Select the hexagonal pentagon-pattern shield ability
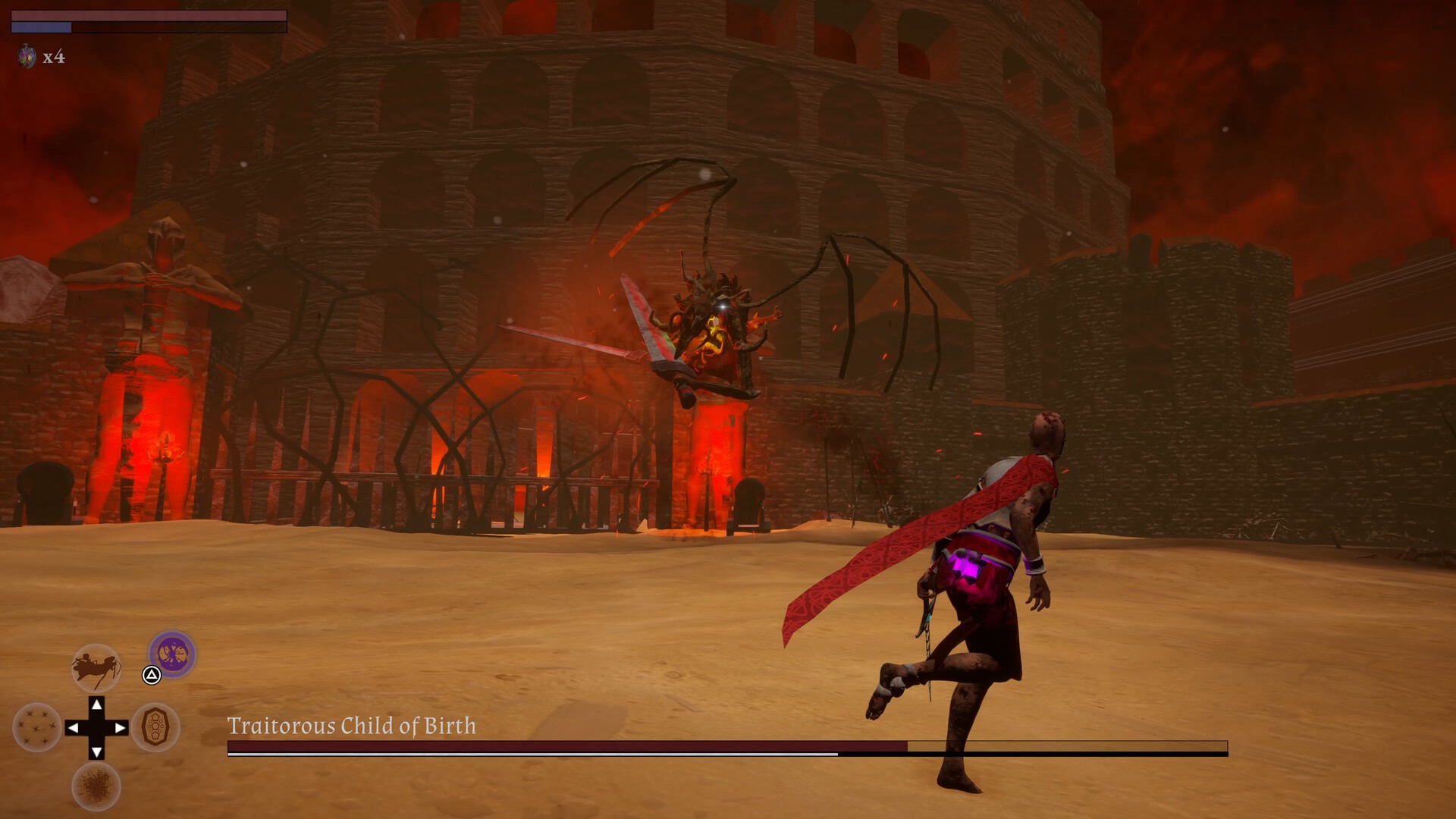Image resolution: width=1456 pixels, height=819 pixels. pyautogui.click(x=155, y=727)
